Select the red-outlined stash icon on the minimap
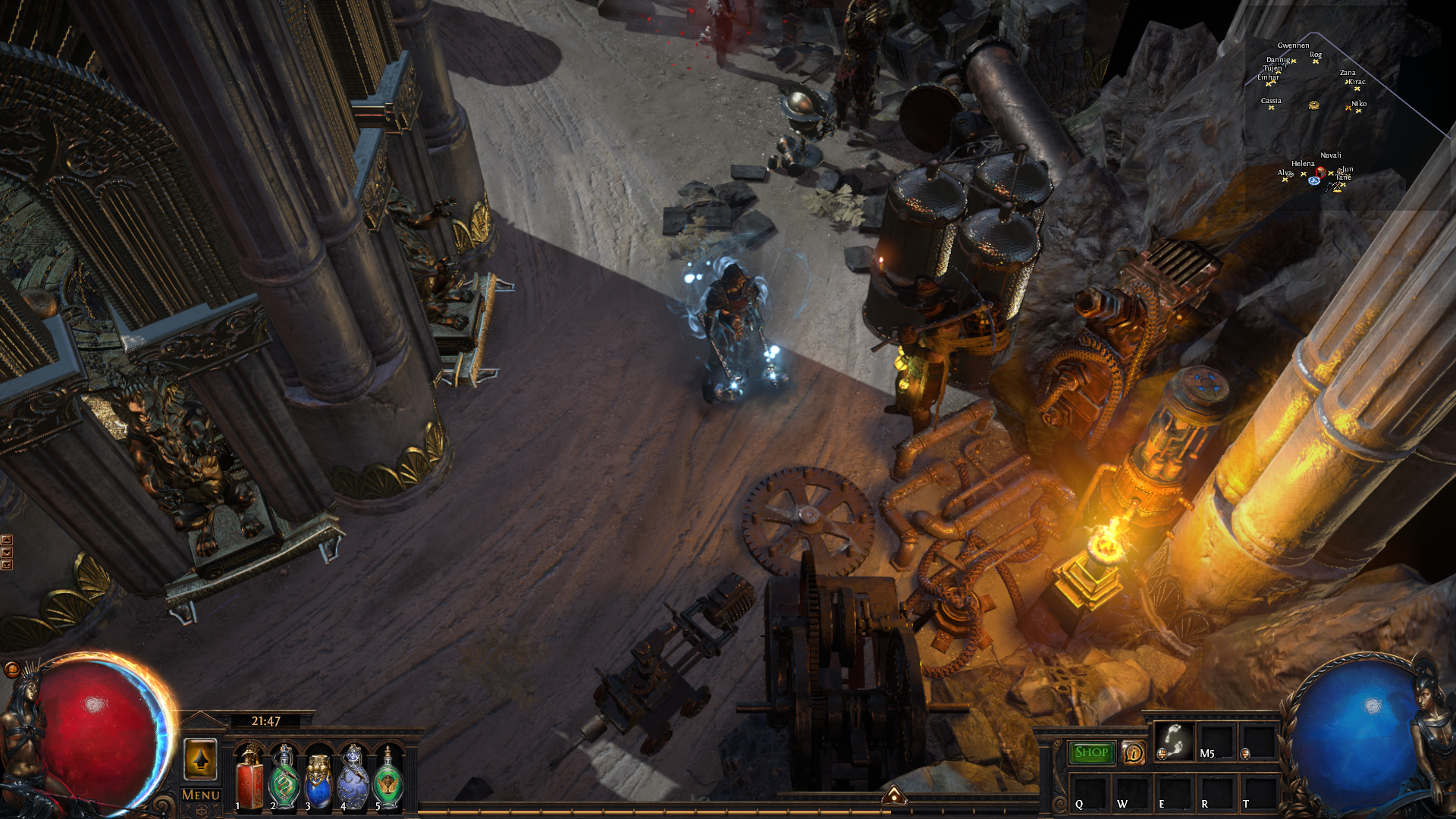Screen dimensions: 1456x819 click(x=1321, y=172)
